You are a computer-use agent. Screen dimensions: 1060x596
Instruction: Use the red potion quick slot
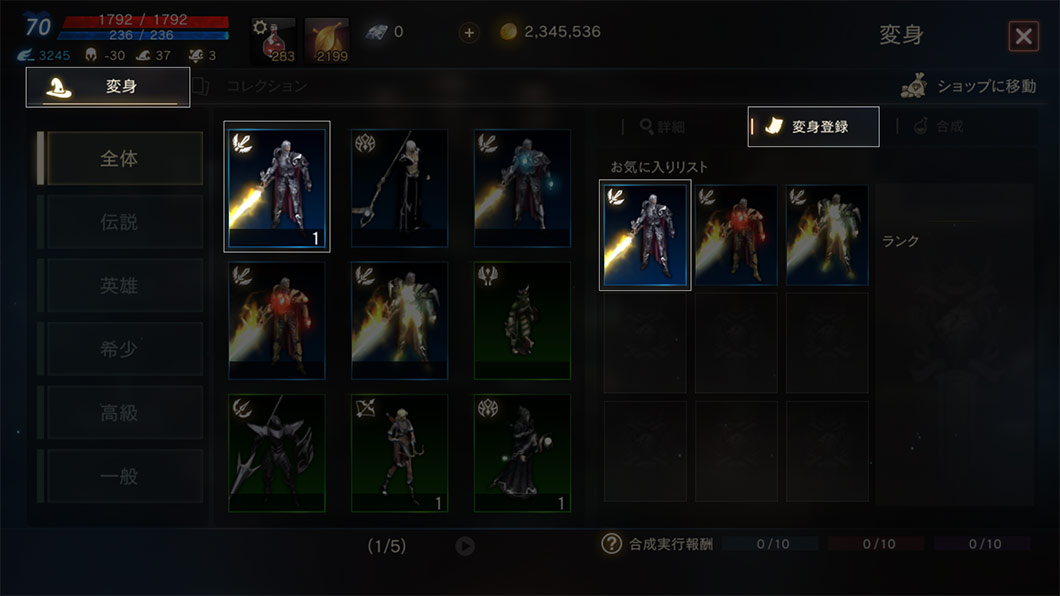pyautogui.click(x=273, y=40)
